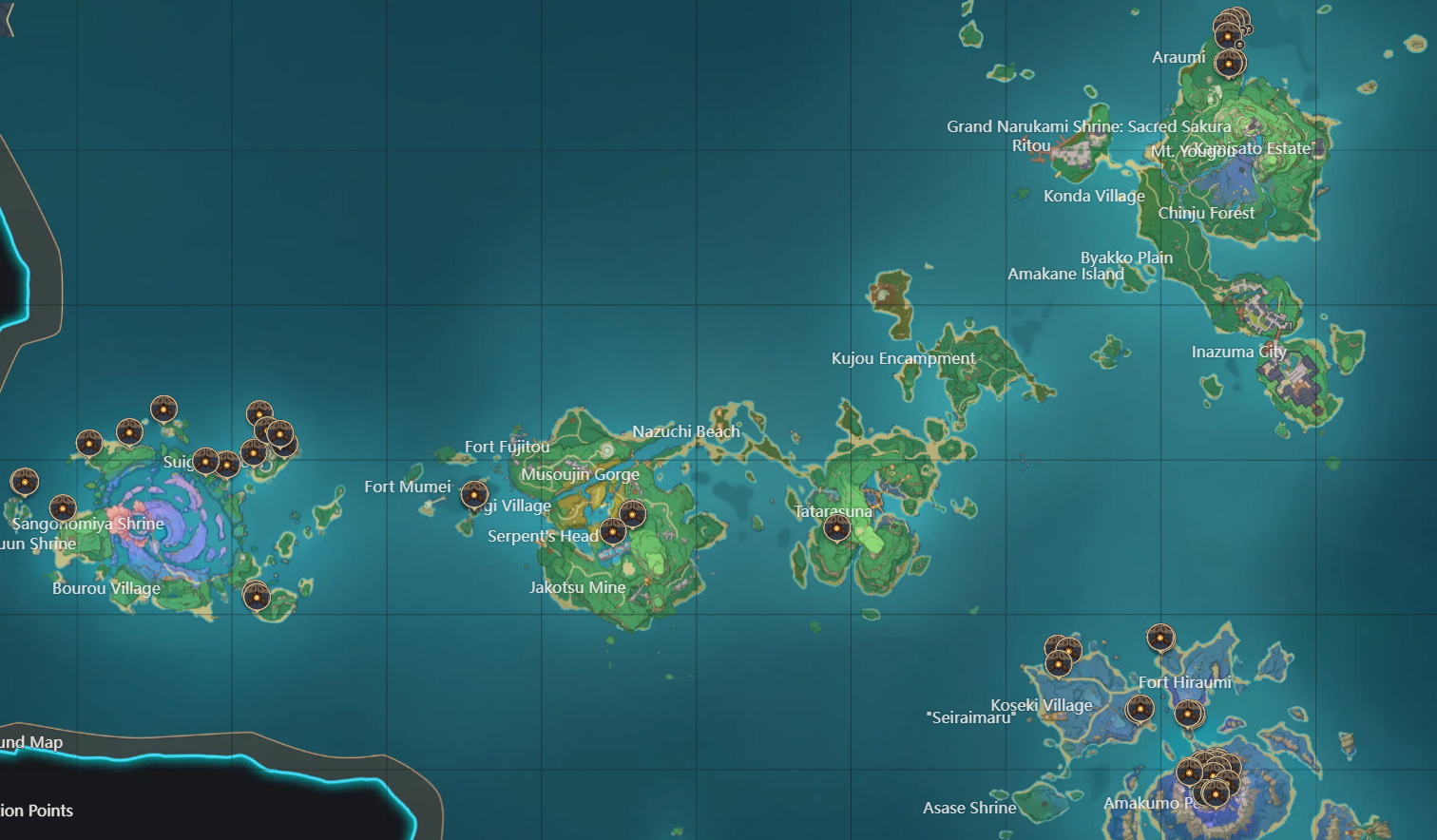This screenshot has width=1437, height=840.
Task: Open the Teleportation Points section
Action: pyautogui.click(x=37, y=811)
